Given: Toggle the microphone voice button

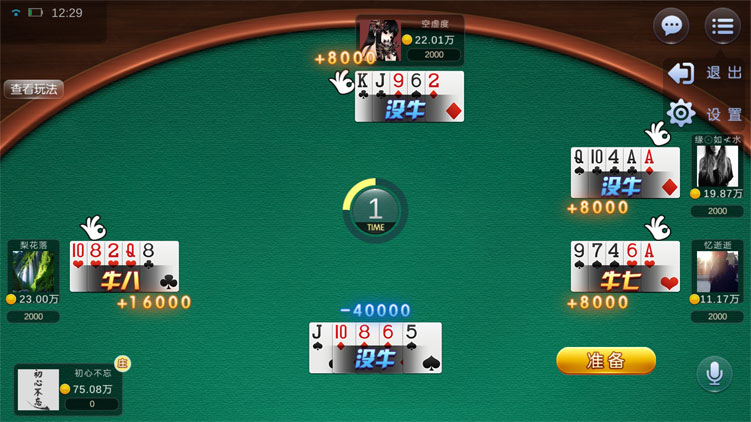Looking at the screenshot, I should 714,374.
